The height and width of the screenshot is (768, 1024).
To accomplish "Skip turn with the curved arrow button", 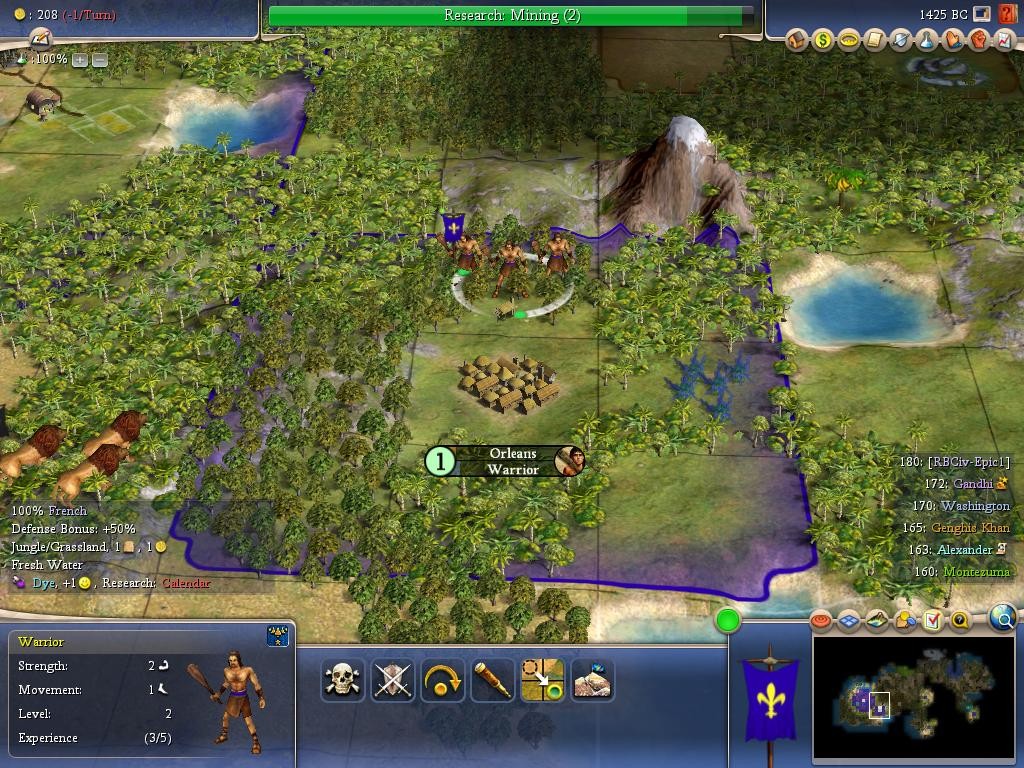I will (442, 680).
